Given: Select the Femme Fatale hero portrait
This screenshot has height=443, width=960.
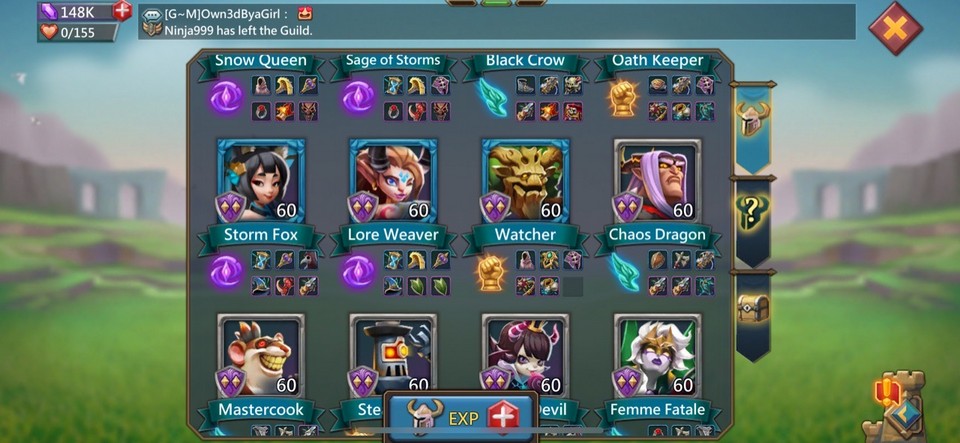Looking at the screenshot, I should coord(657,355).
